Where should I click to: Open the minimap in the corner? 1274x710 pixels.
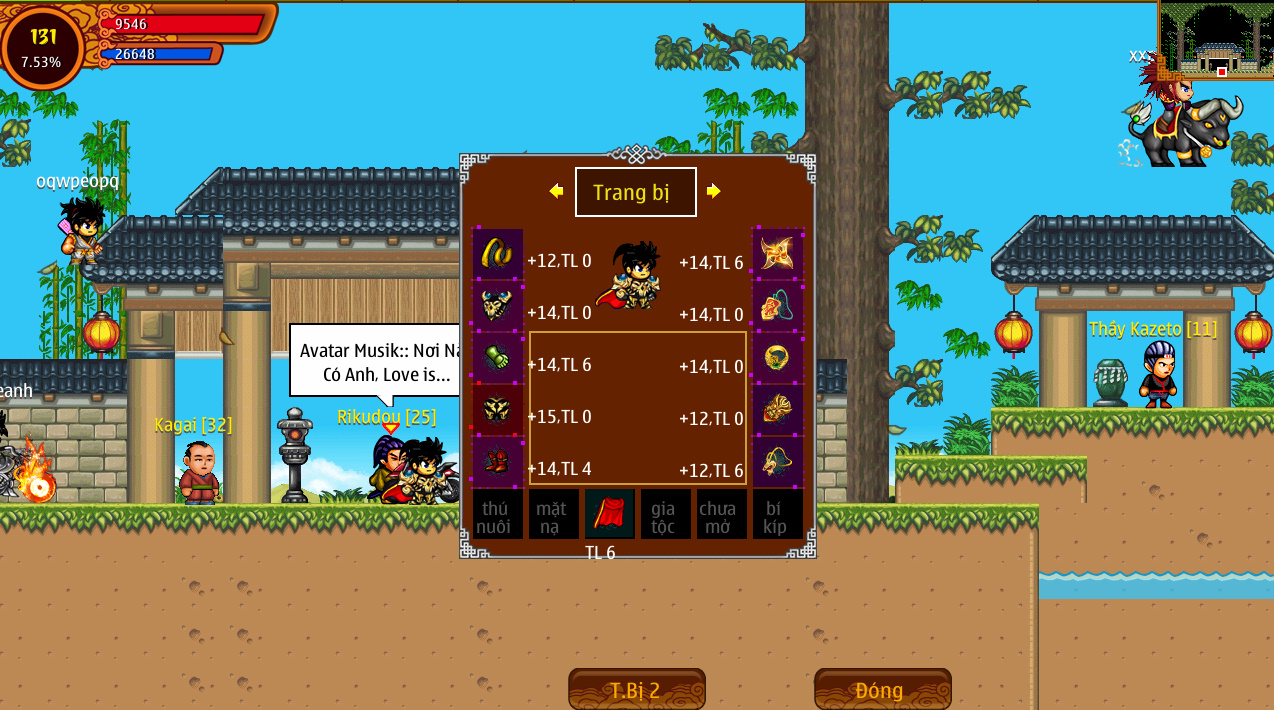tap(1215, 40)
